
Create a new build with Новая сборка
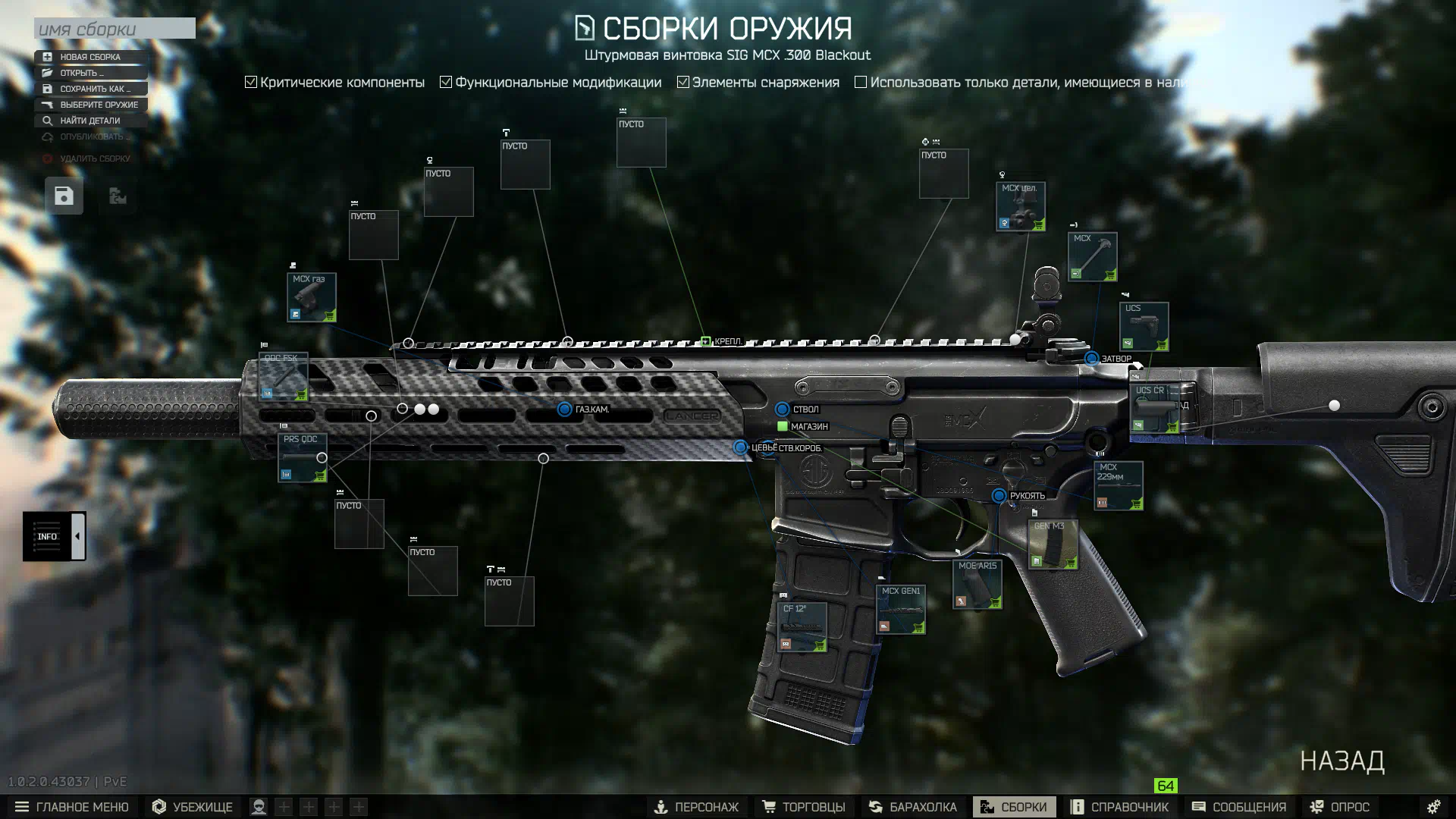(x=90, y=57)
